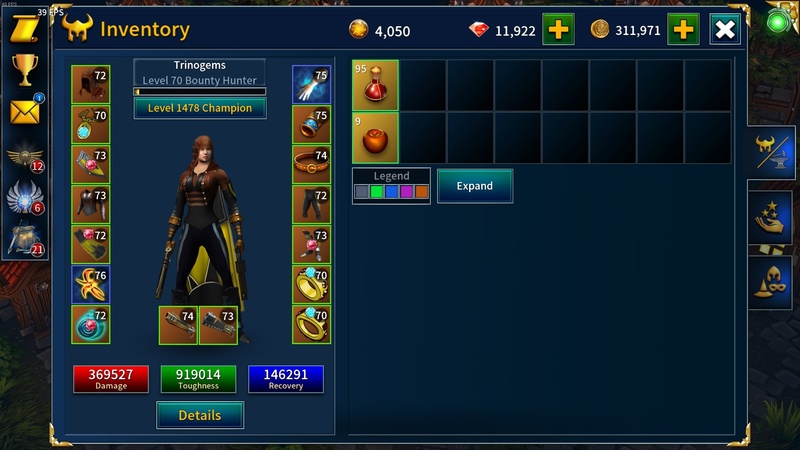This screenshot has width=800, height=450.
Task: Select the red apple item stack
Action: click(x=375, y=138)
